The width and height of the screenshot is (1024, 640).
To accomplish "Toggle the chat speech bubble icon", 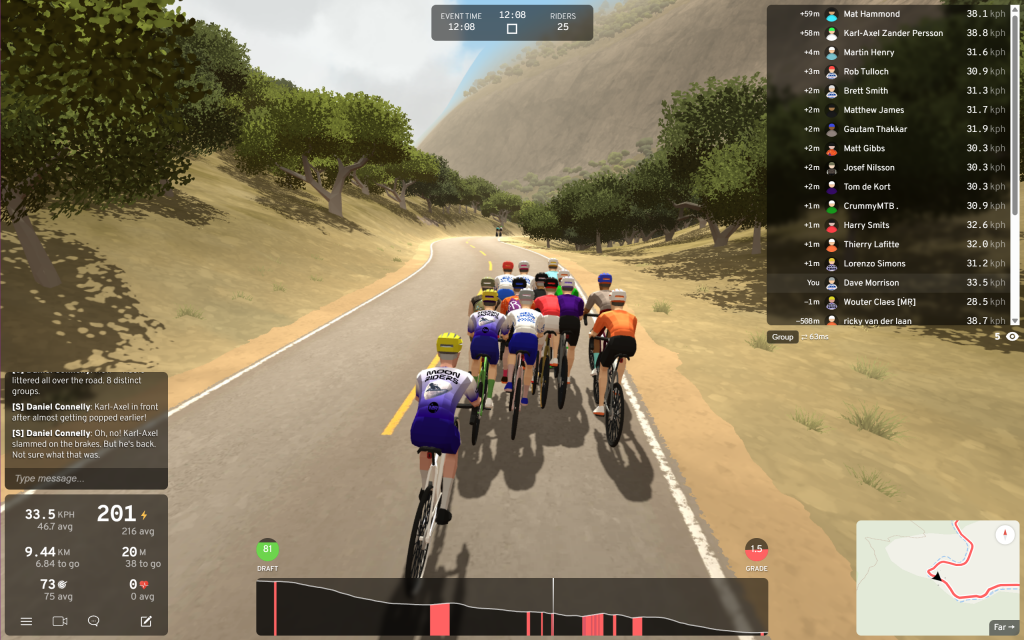I will tap(94, 621).
